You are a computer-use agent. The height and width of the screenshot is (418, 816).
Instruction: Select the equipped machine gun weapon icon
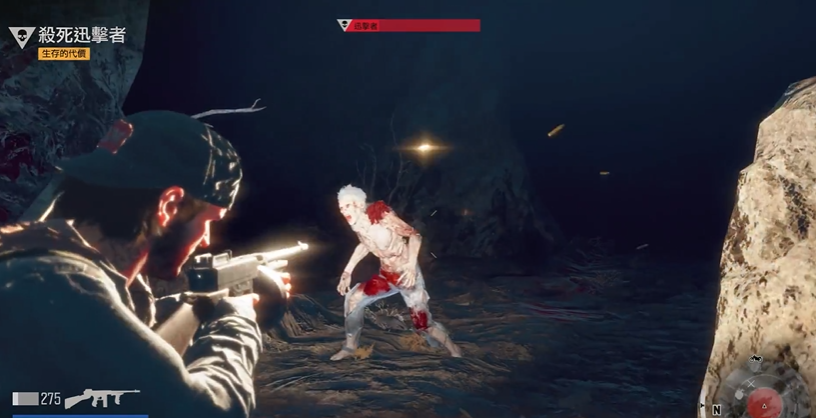(x=101, y=398)
